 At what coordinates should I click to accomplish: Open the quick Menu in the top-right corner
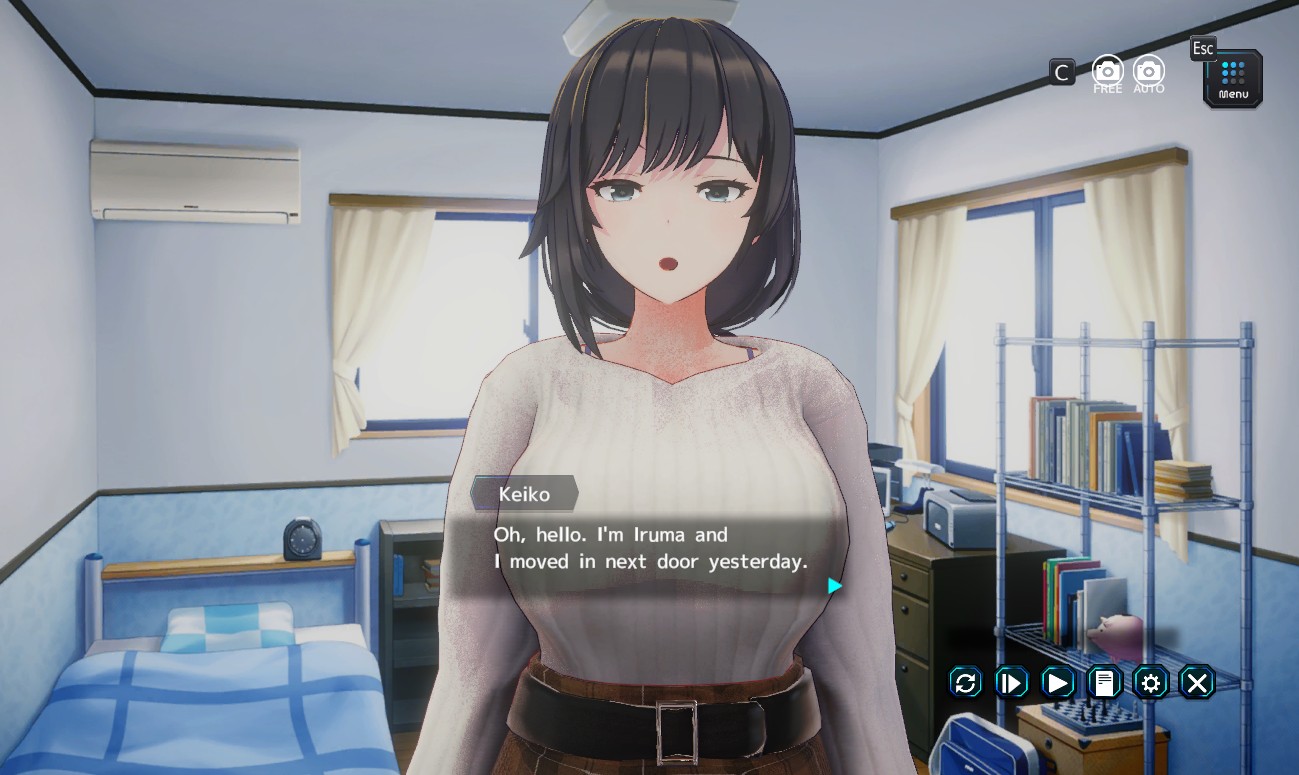coord(1231,78)
